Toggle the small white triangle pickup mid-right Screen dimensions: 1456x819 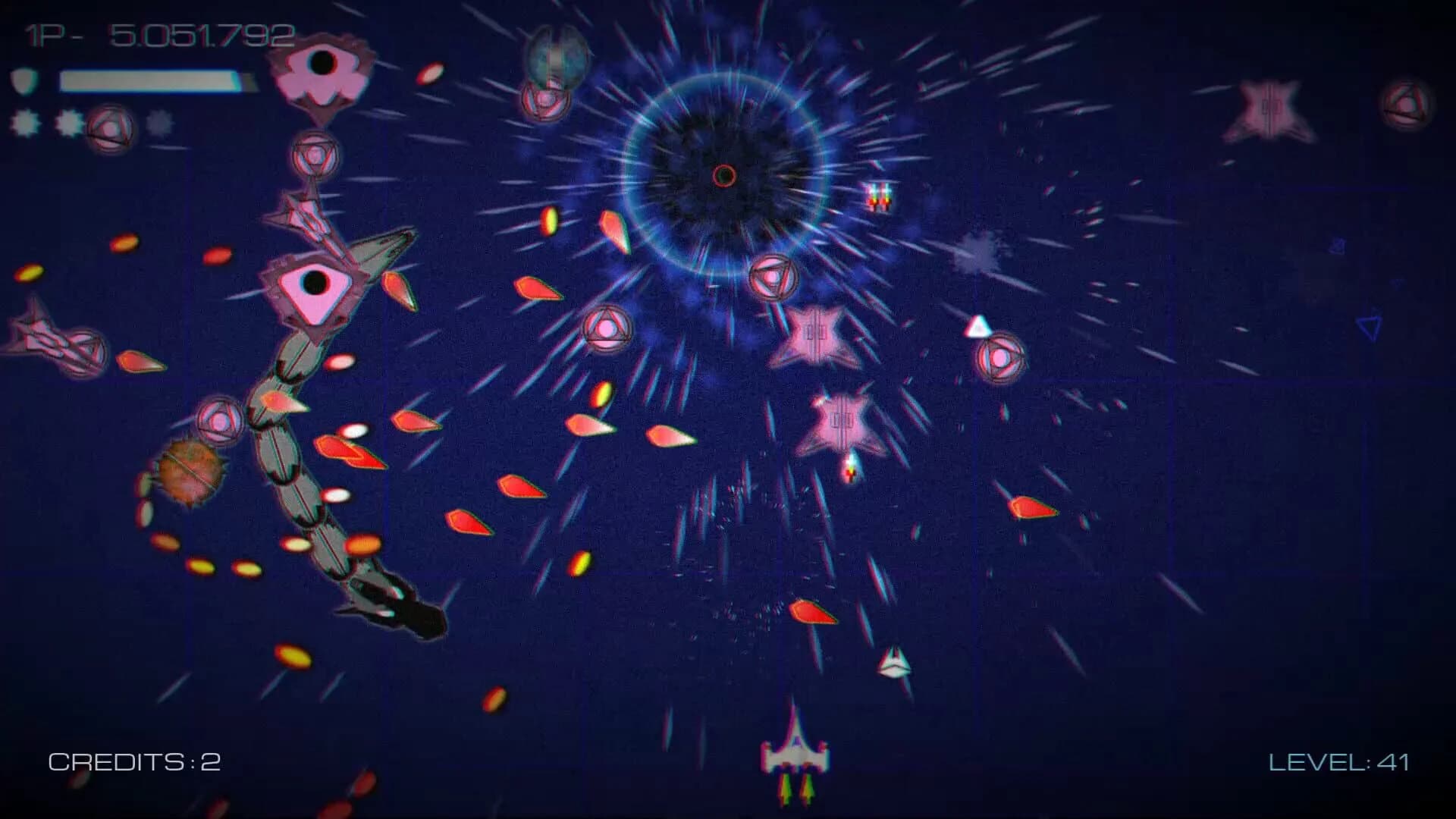[x=978, y=326]
